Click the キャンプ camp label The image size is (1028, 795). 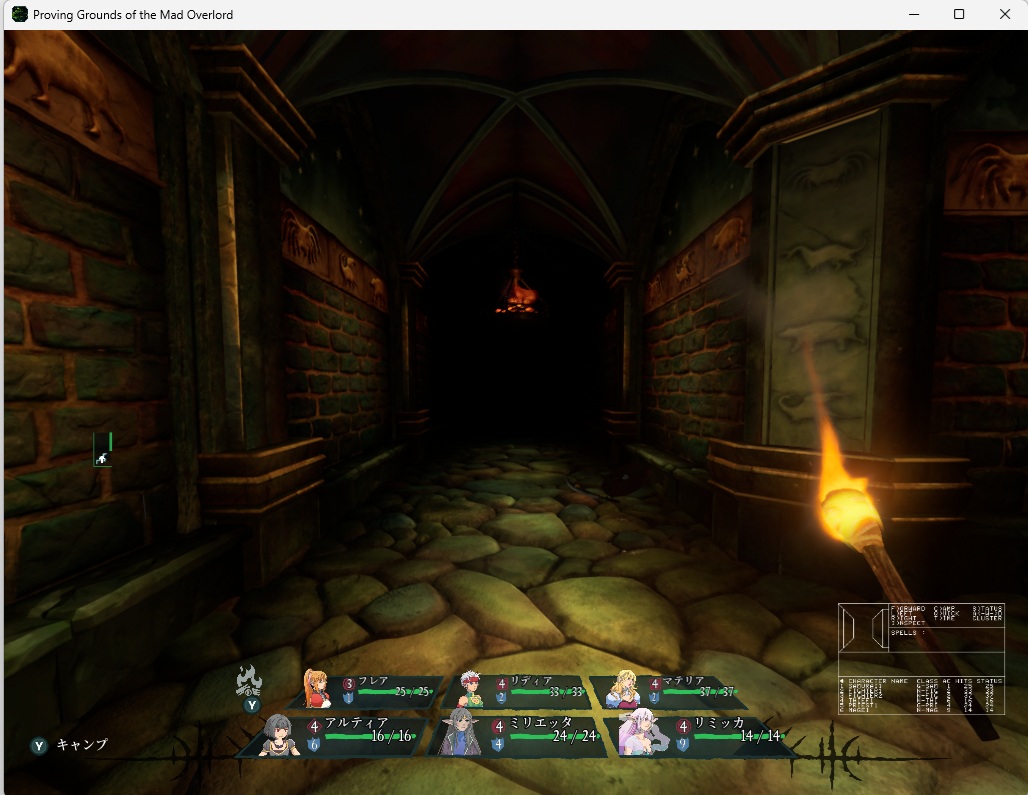81,745
